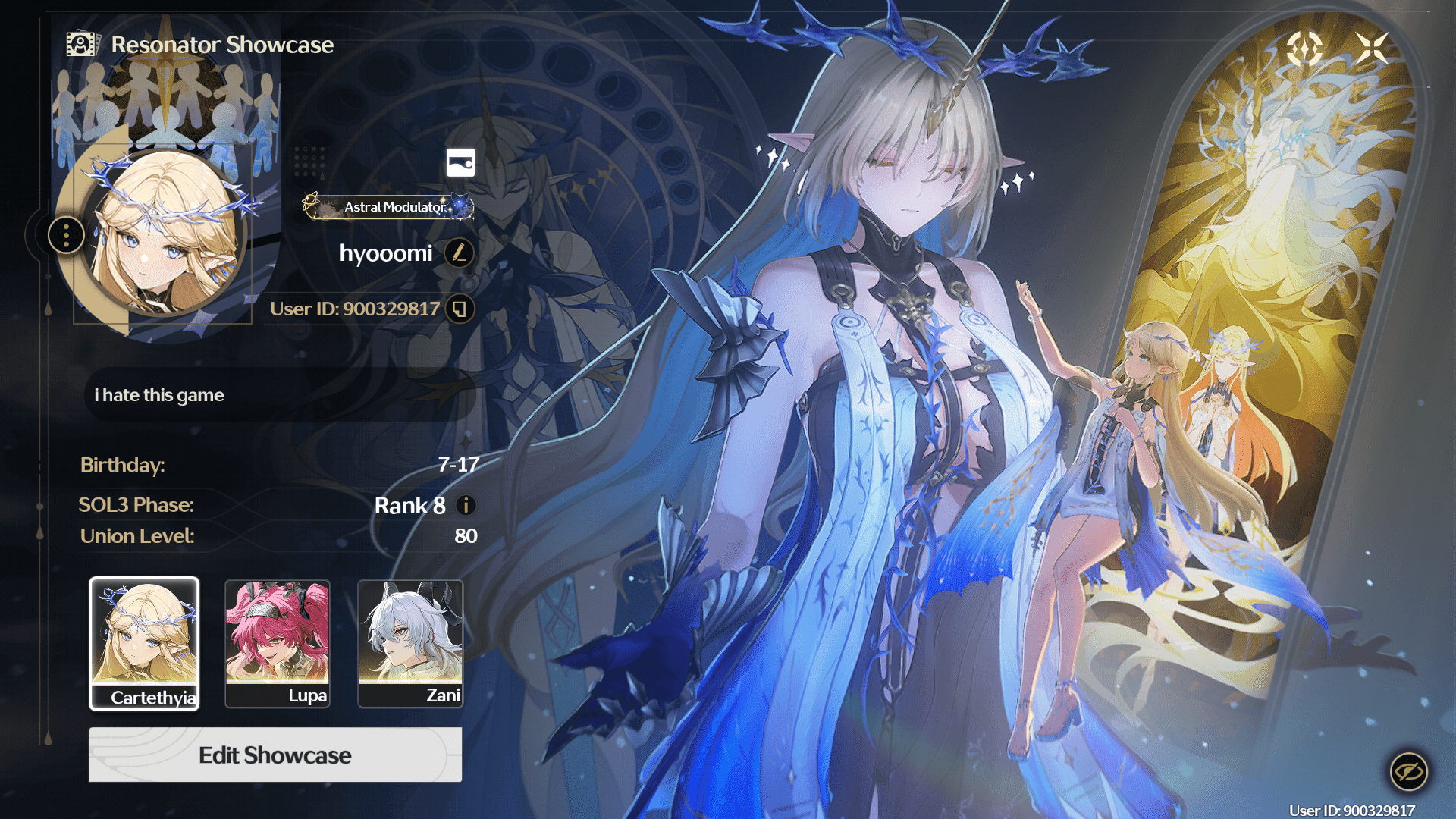Show SOL3 Phase rank info

466,505
